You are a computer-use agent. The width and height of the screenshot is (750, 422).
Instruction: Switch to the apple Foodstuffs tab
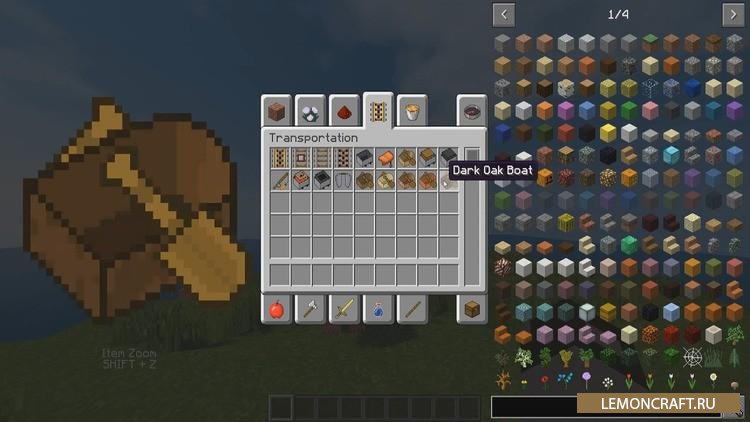(x=276, y=309)
